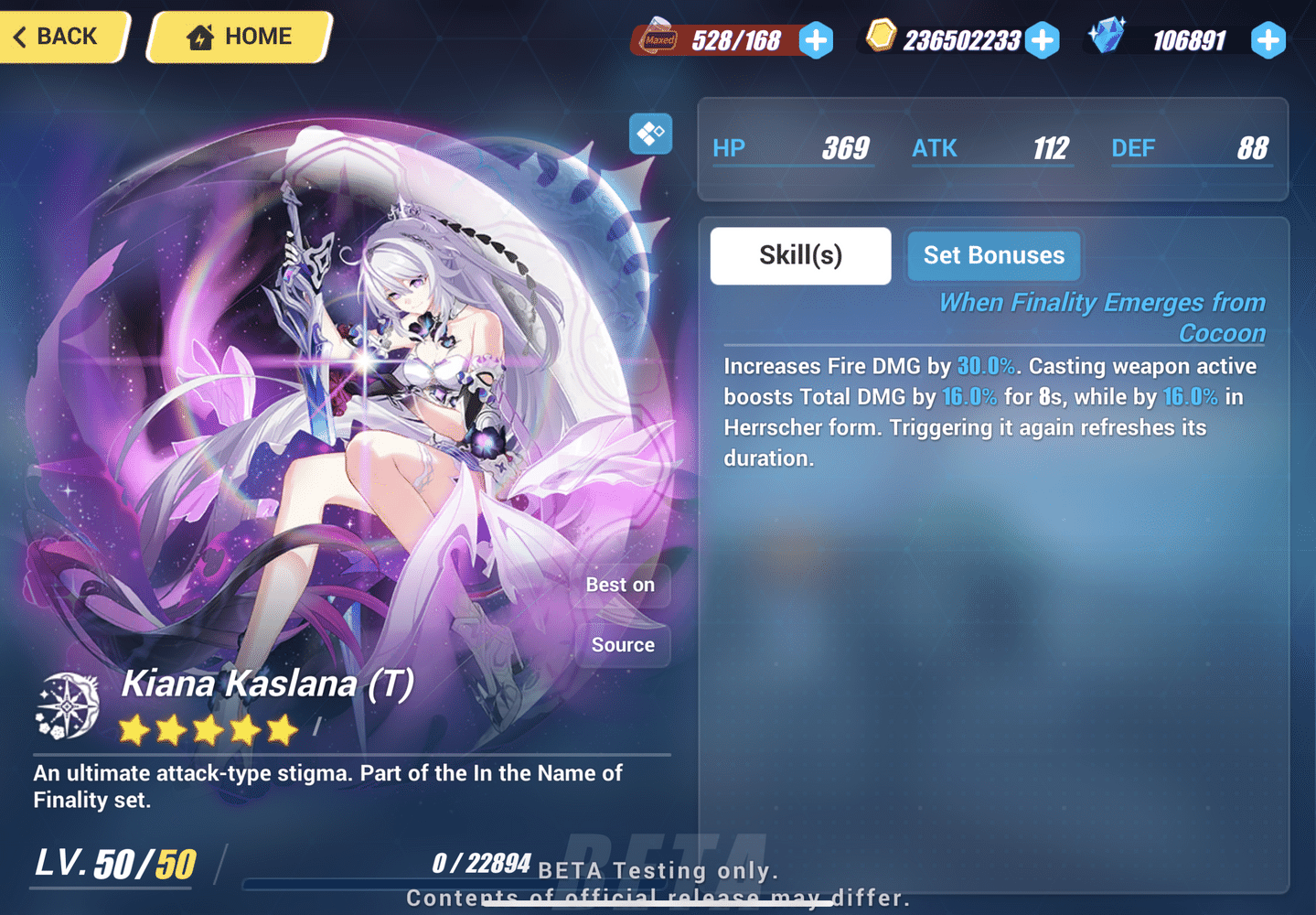Image resolution: width=1316 pixels, height=915 pixels.
Task: Click the fifth star of the rarity rating
Action: (x=280, y=729)
